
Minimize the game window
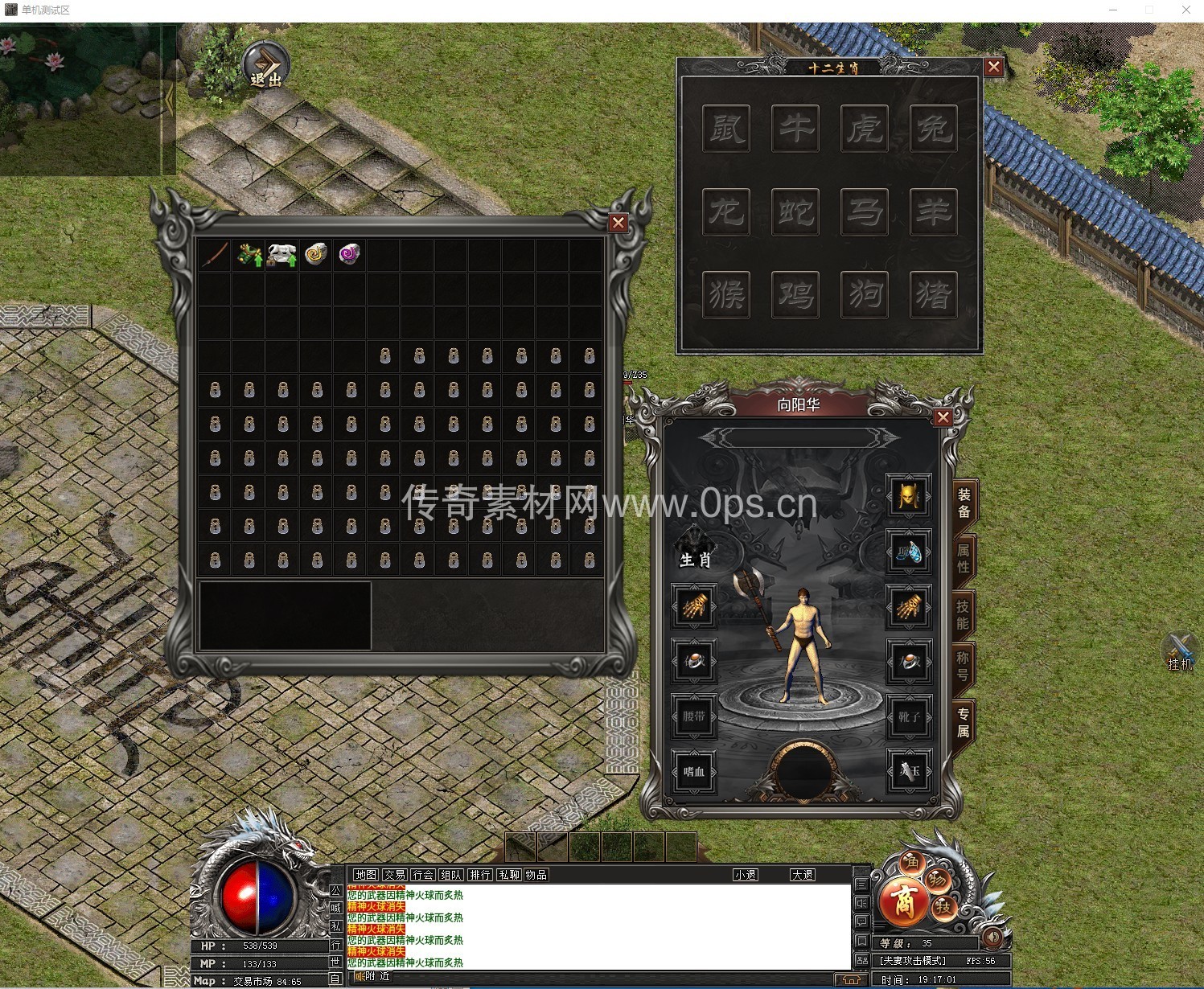pos(1114,10)
